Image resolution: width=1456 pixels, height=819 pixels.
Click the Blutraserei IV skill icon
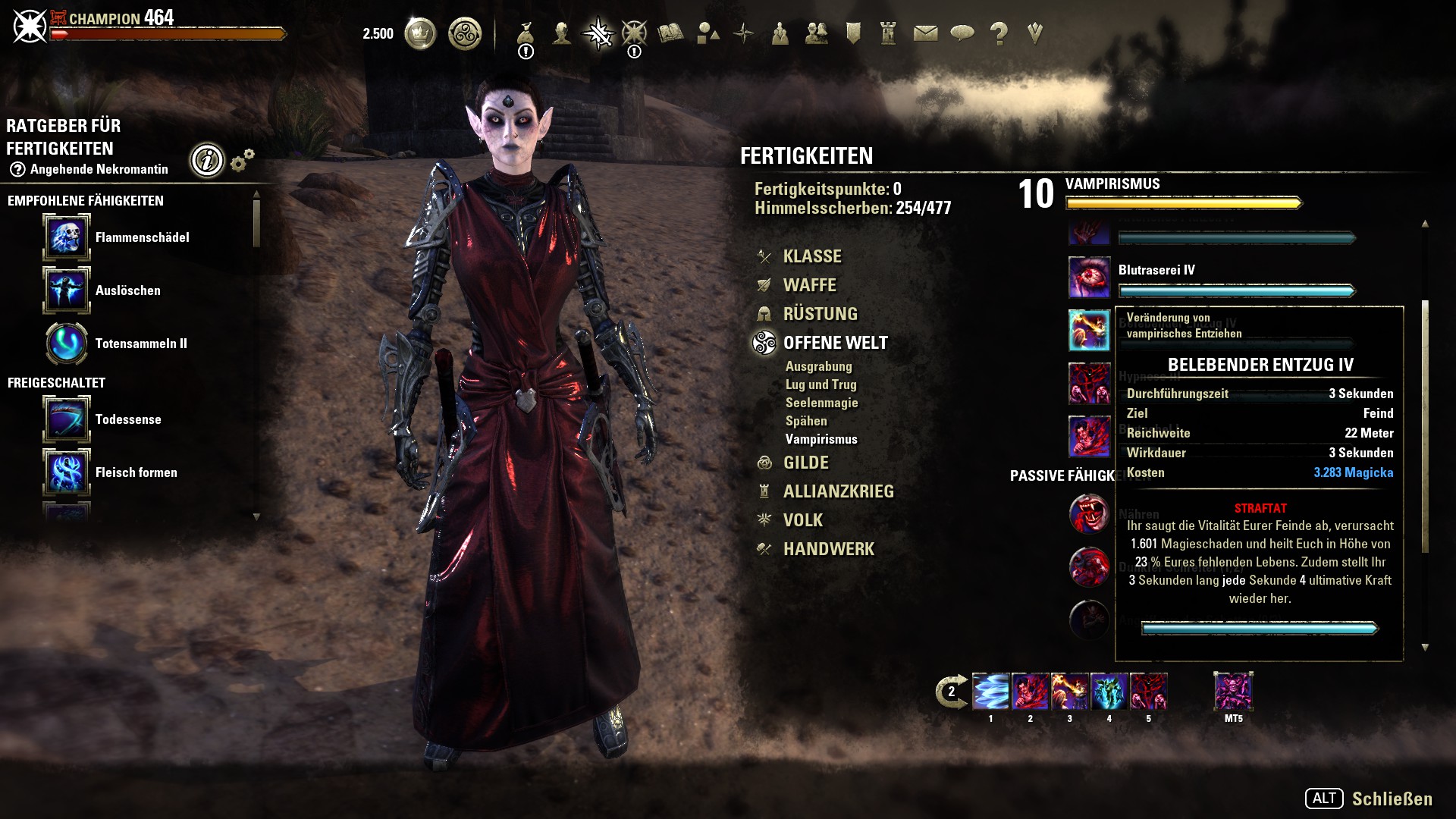pos(1089,278)
